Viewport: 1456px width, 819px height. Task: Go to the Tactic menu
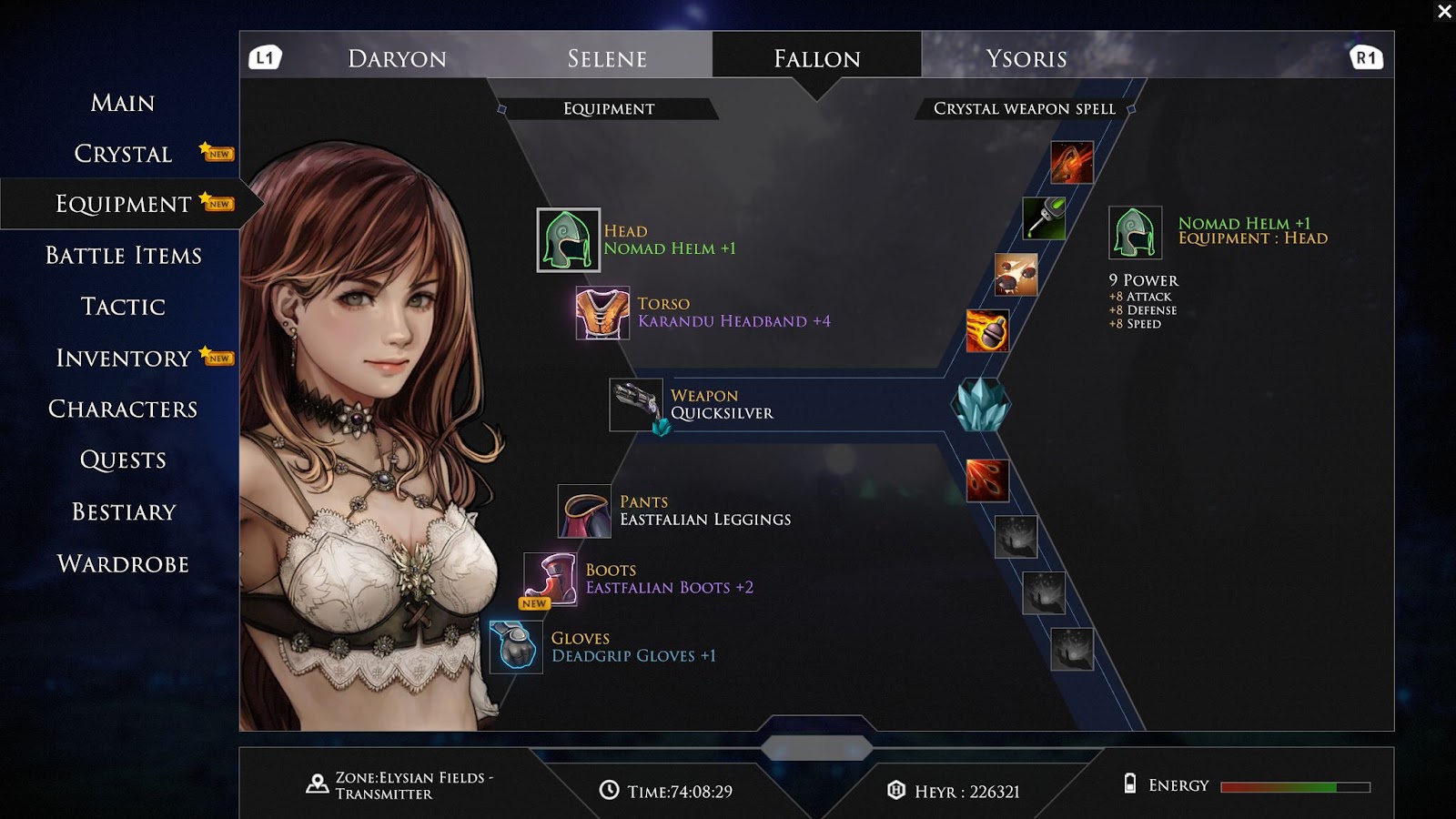coord(123,307)
